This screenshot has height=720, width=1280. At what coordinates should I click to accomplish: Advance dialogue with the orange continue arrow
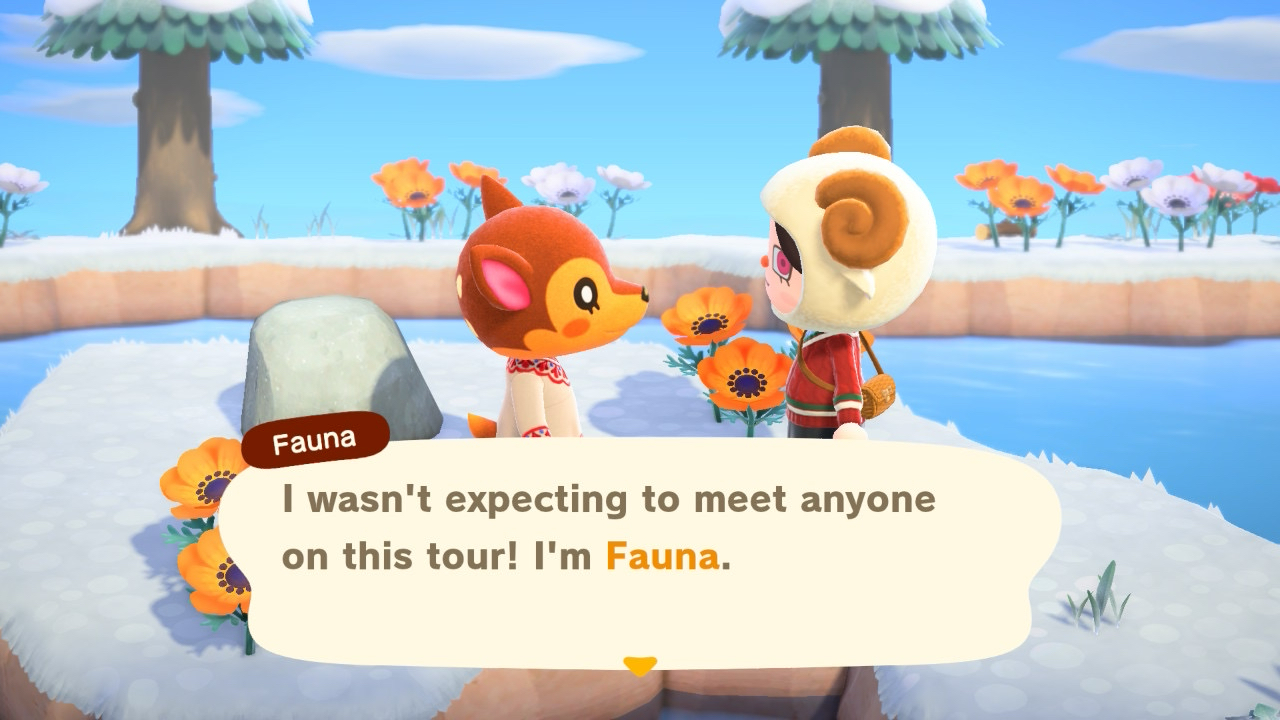[x=640, y=665]
